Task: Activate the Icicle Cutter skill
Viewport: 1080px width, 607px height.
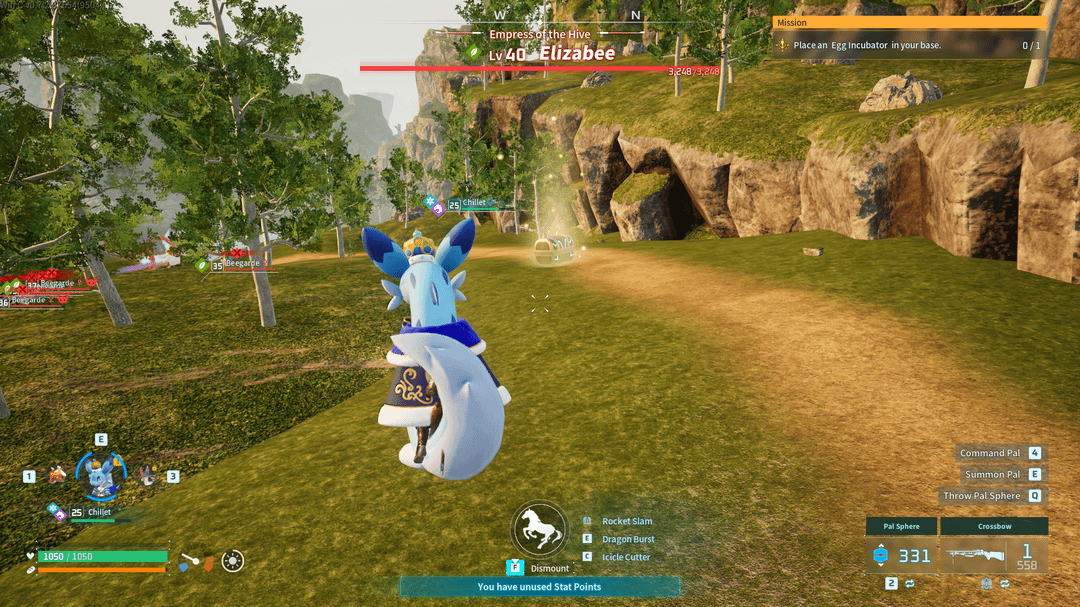Action: coord(626,557)
